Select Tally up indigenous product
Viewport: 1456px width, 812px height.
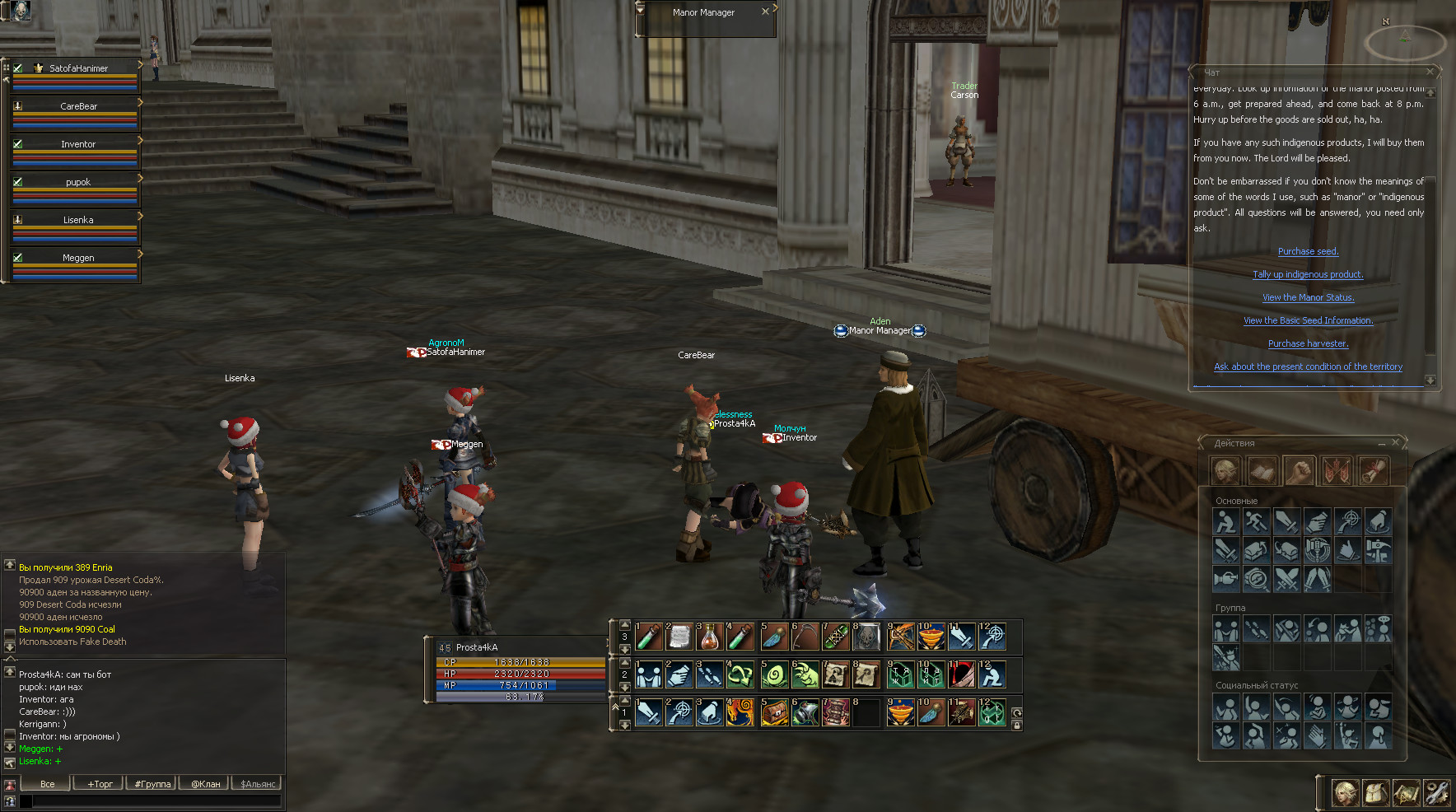[x=1308, y=274]
